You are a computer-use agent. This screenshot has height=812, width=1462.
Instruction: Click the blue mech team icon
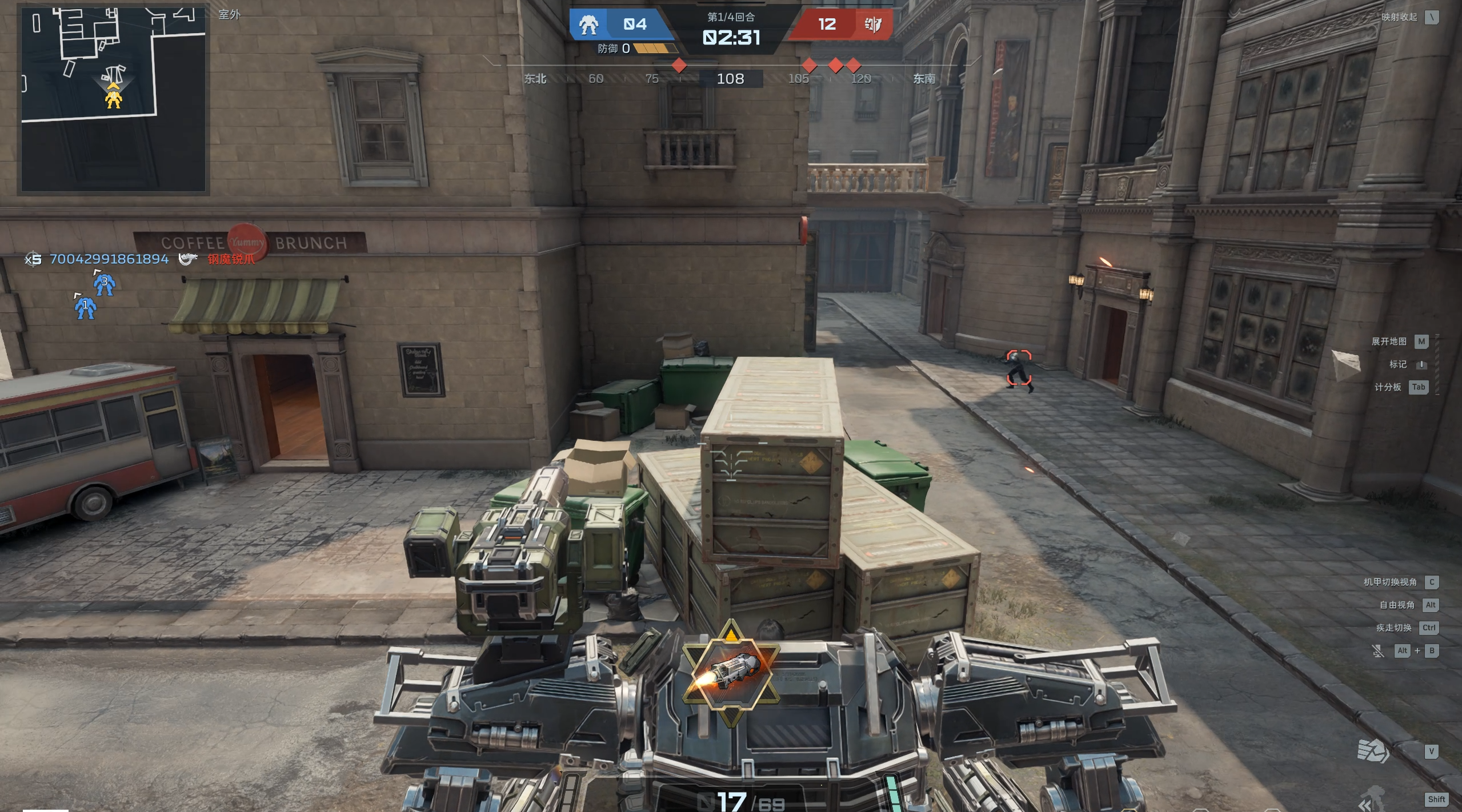tap(588, 25)
